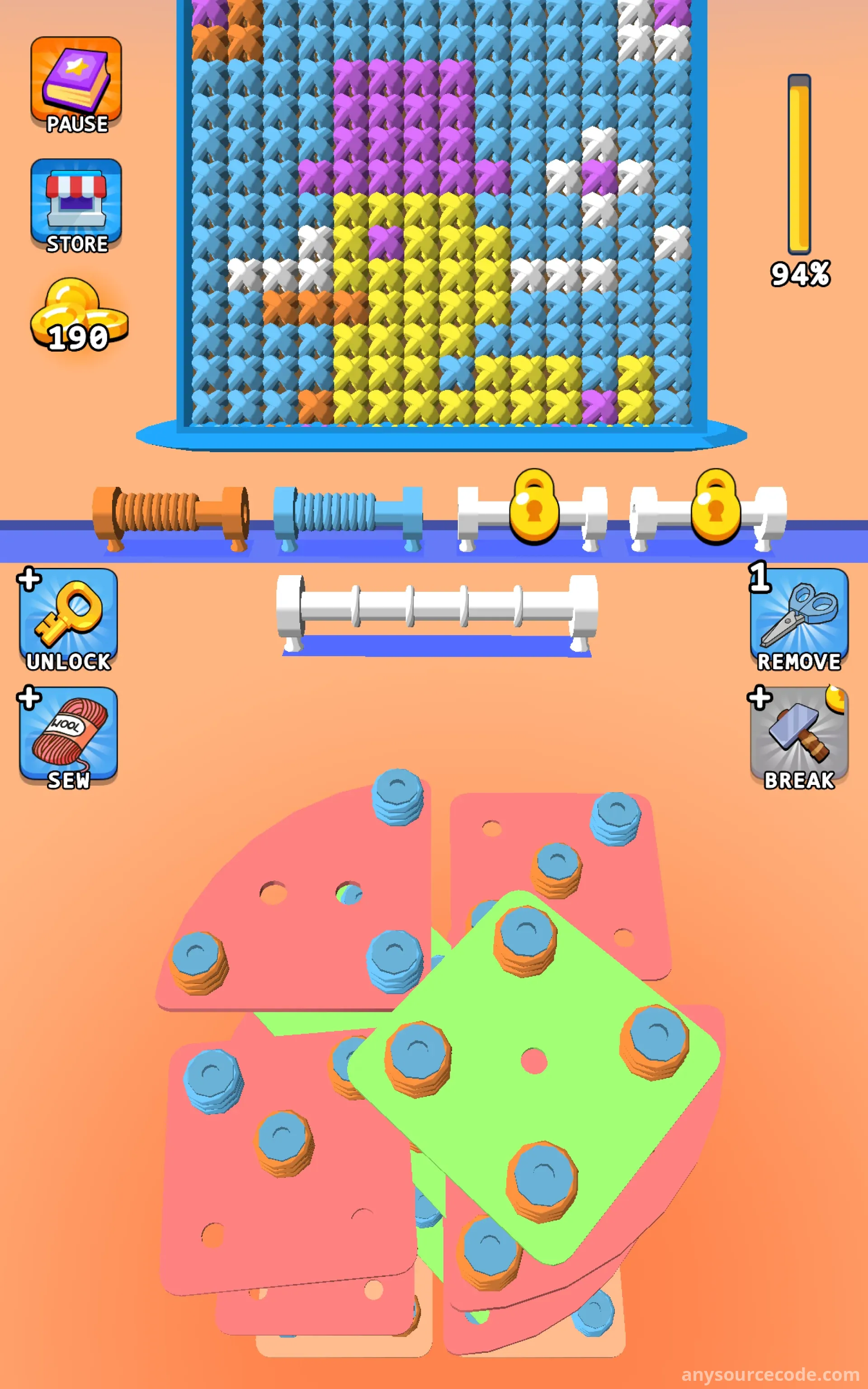Open the Pause menu
Viewport: 868px width, 1389px height.
click(76, 85)
